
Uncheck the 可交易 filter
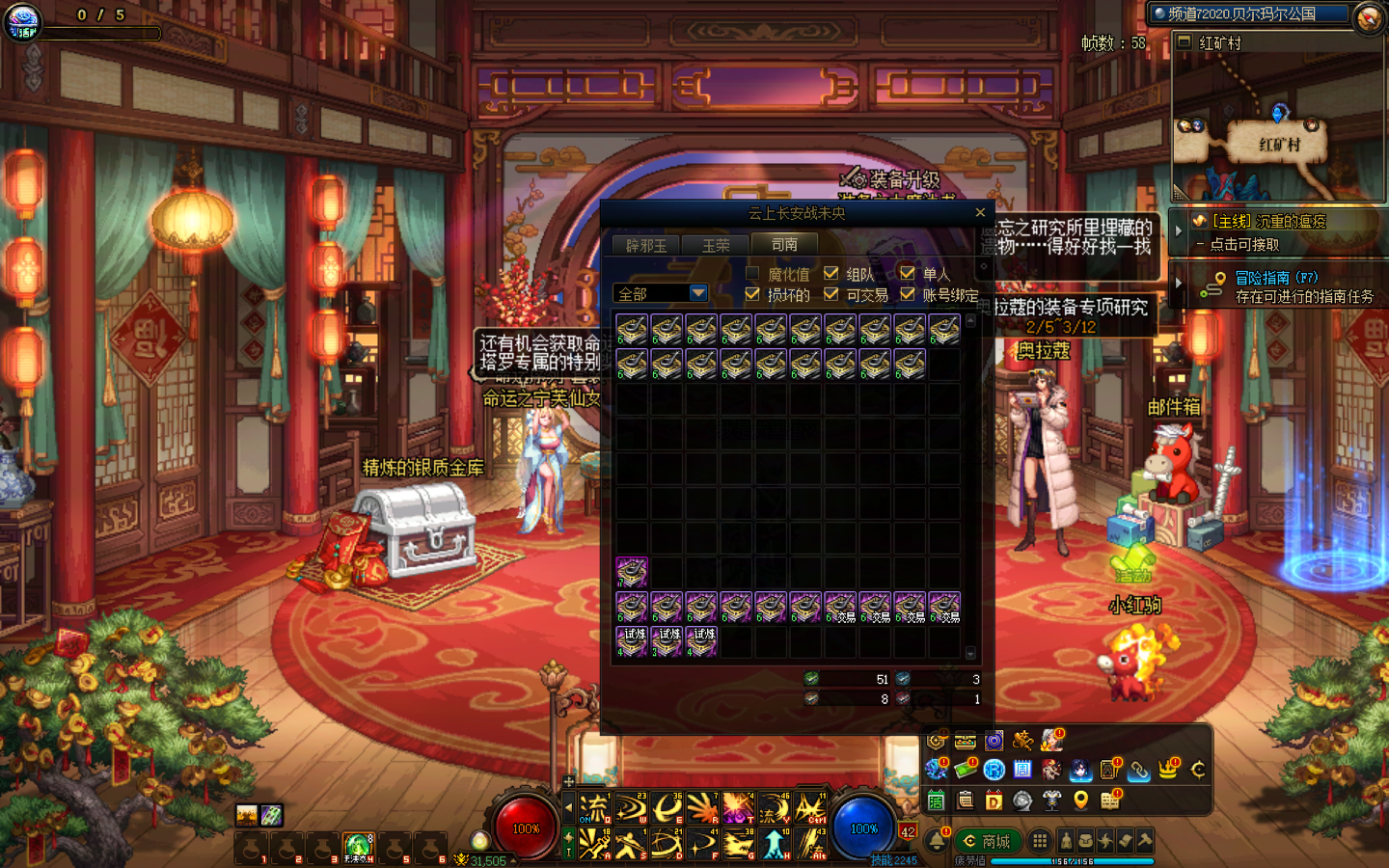click(831, 294)
